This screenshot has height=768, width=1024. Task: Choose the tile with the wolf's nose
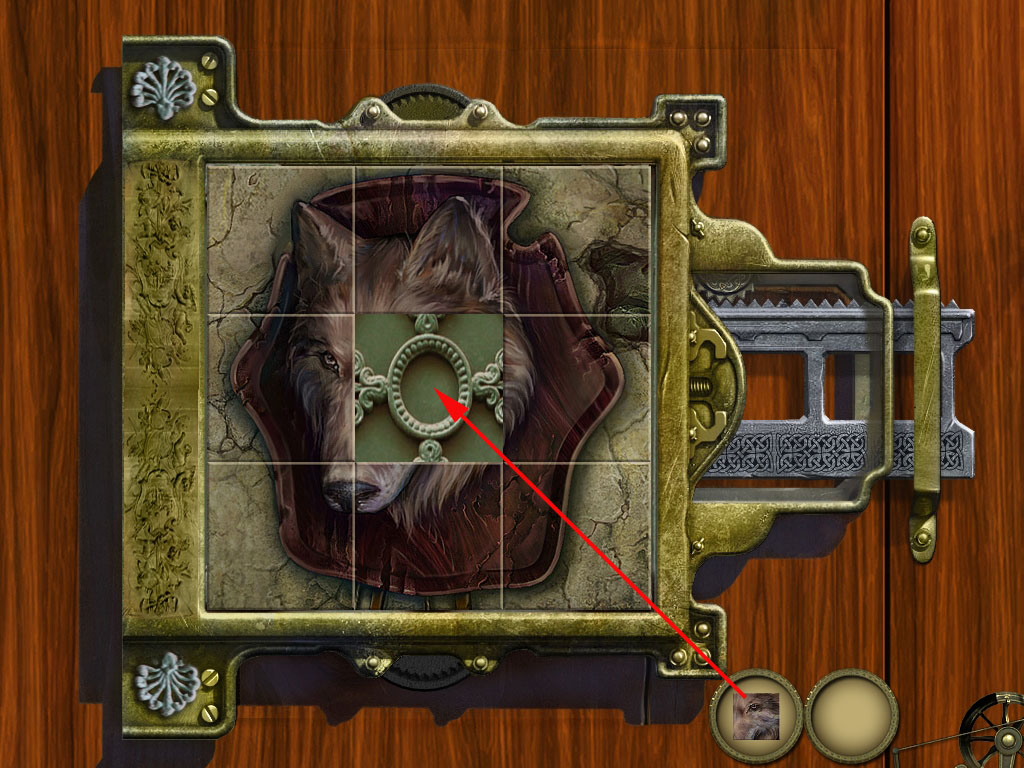pyautogui.click(x=281, y=536)
